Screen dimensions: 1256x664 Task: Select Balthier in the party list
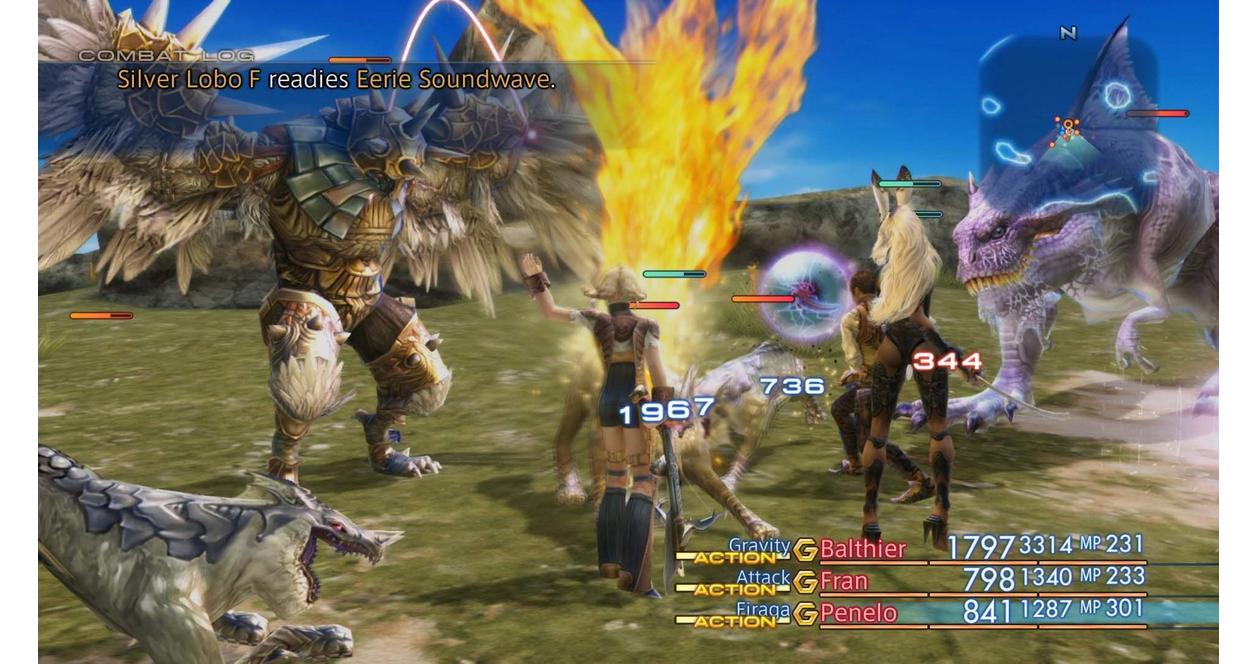pos(862,549)
